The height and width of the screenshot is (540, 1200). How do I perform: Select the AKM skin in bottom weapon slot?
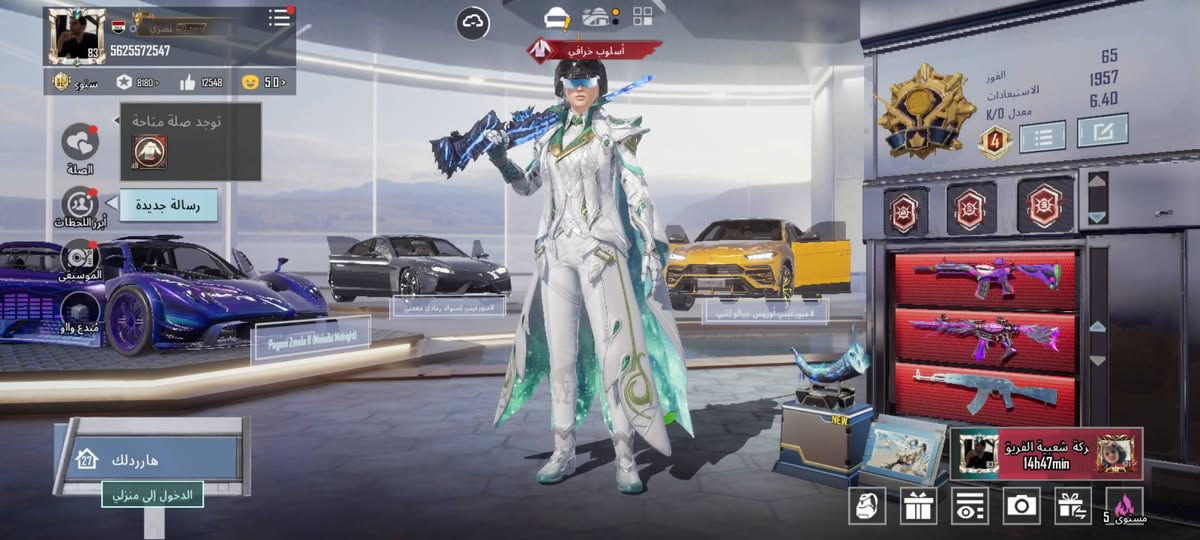tap(985, 390)
